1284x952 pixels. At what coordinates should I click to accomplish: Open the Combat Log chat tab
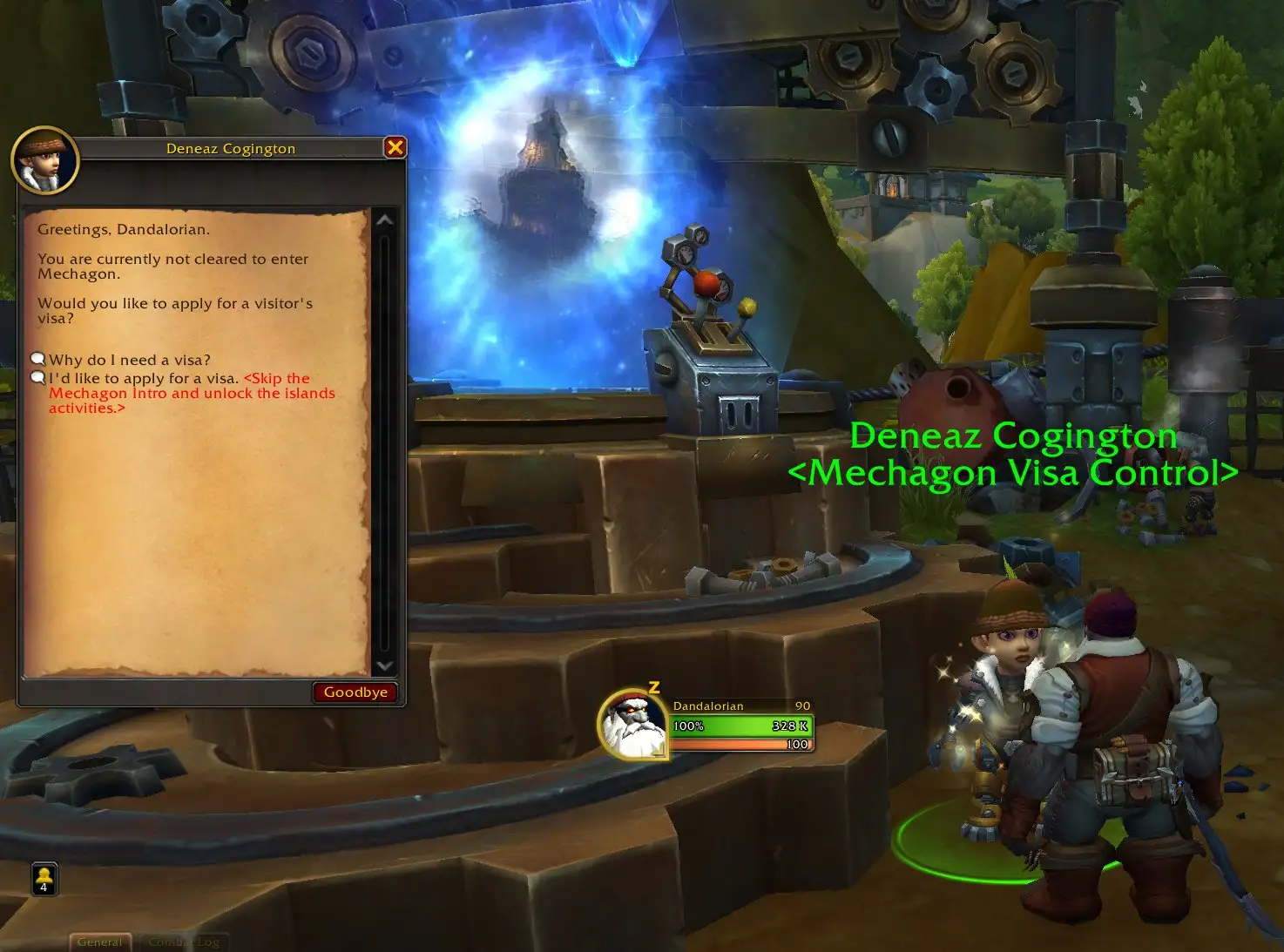tap(184, 942)
